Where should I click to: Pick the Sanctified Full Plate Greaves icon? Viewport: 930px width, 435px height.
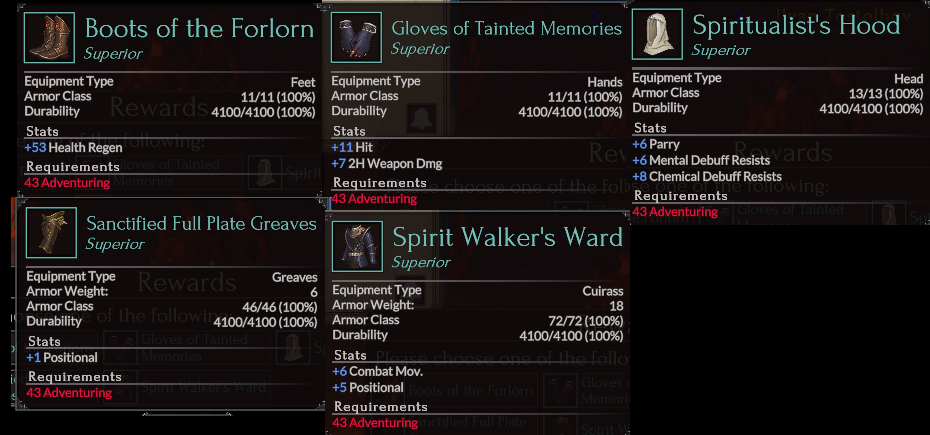point(50,233)
